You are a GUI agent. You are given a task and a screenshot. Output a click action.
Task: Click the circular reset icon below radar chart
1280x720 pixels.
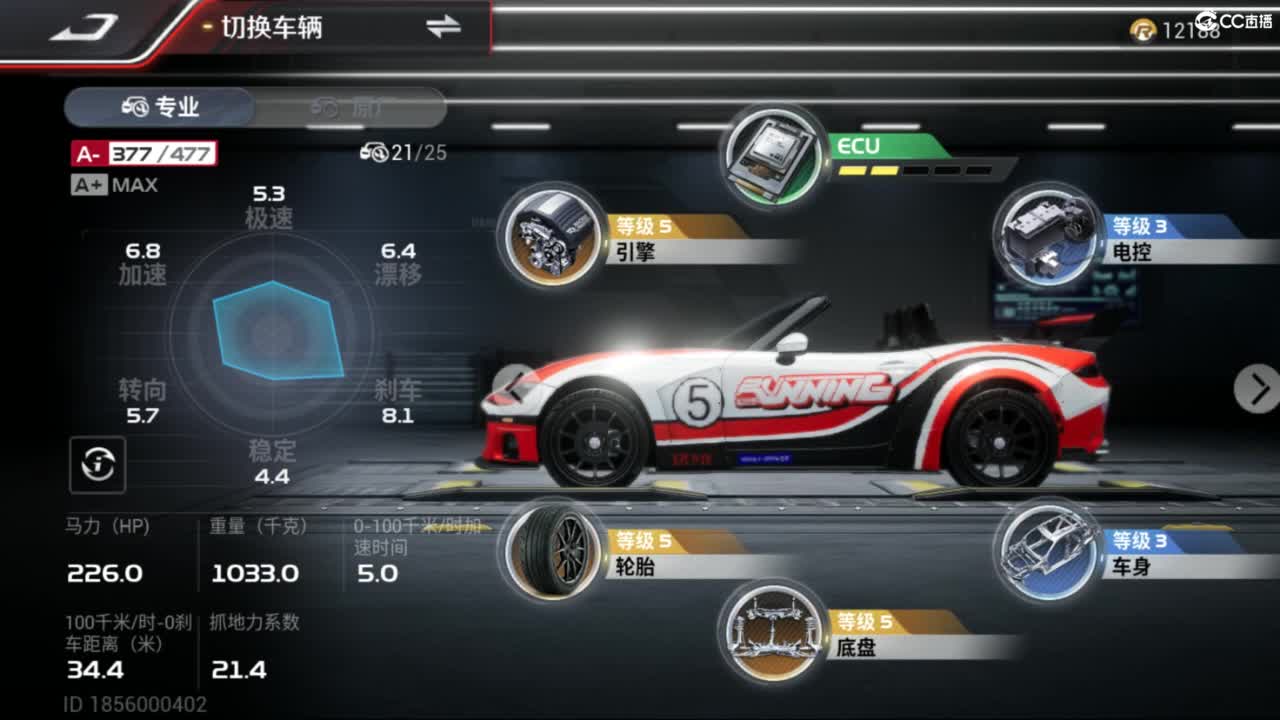98,464
